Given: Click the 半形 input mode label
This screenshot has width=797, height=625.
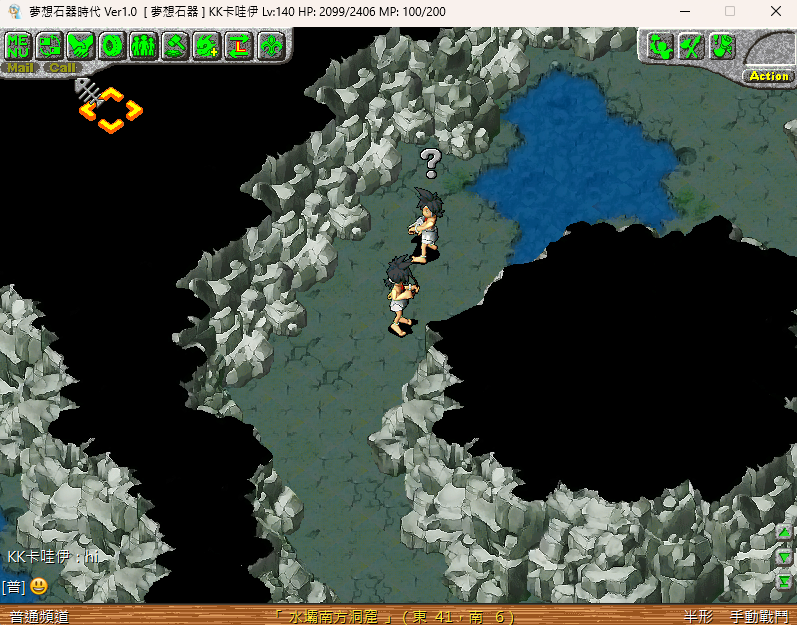Looking at the screenshot, I should (x=699, y=616).
